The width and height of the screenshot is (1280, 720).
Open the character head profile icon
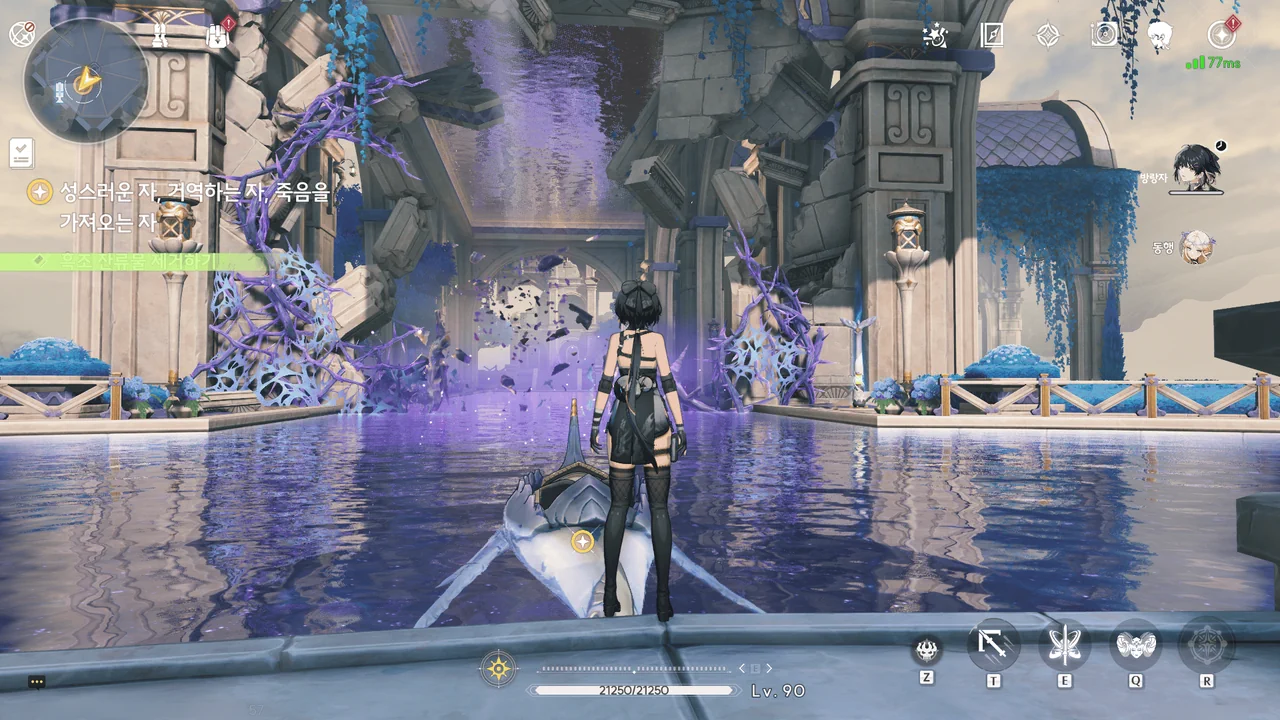1160,35
